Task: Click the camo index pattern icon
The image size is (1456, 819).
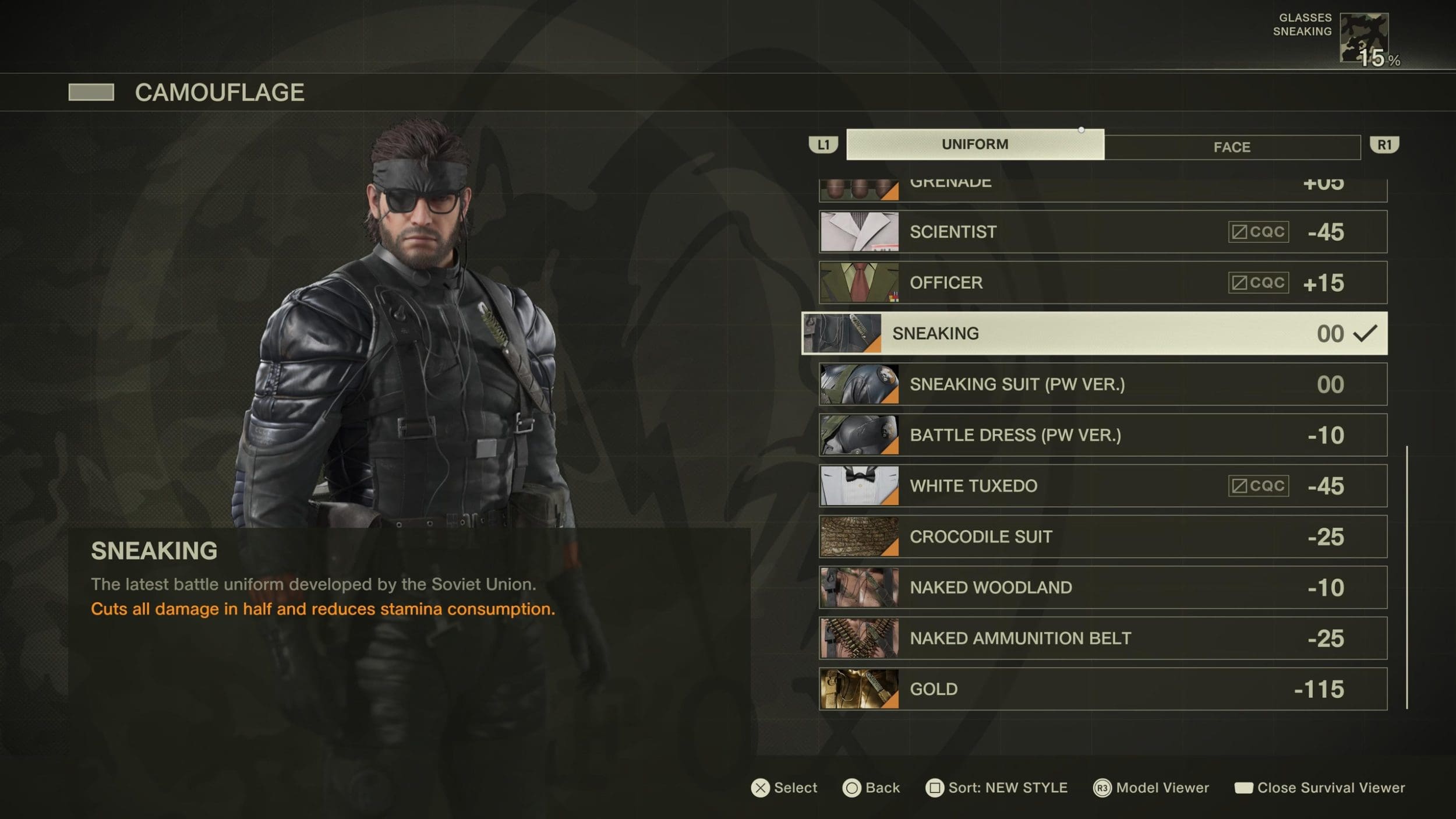Action: pyautogui.click(x=1364, y=37)
